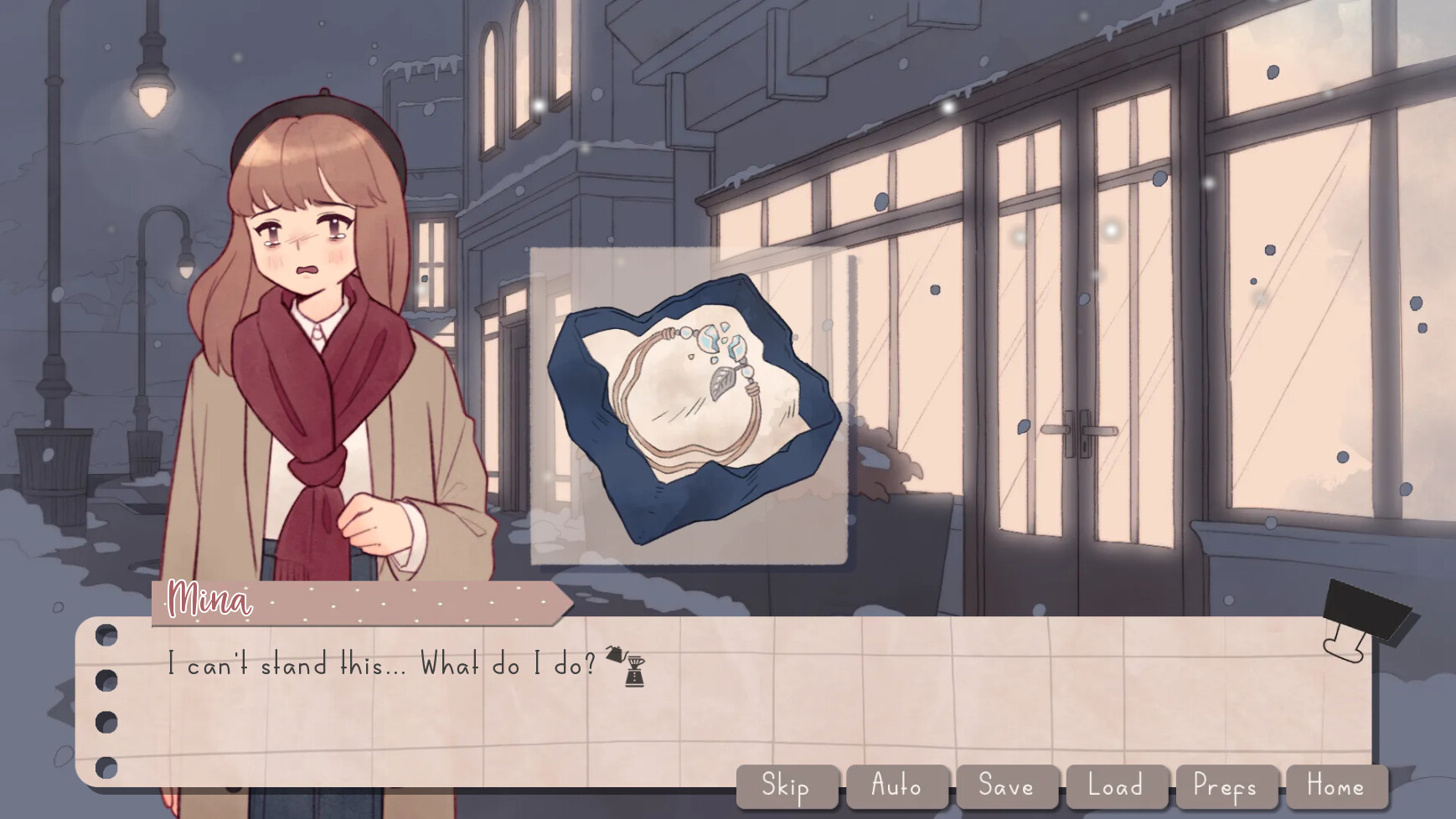Open the Save menu

pyautogui.click(x=1006, y=786)
